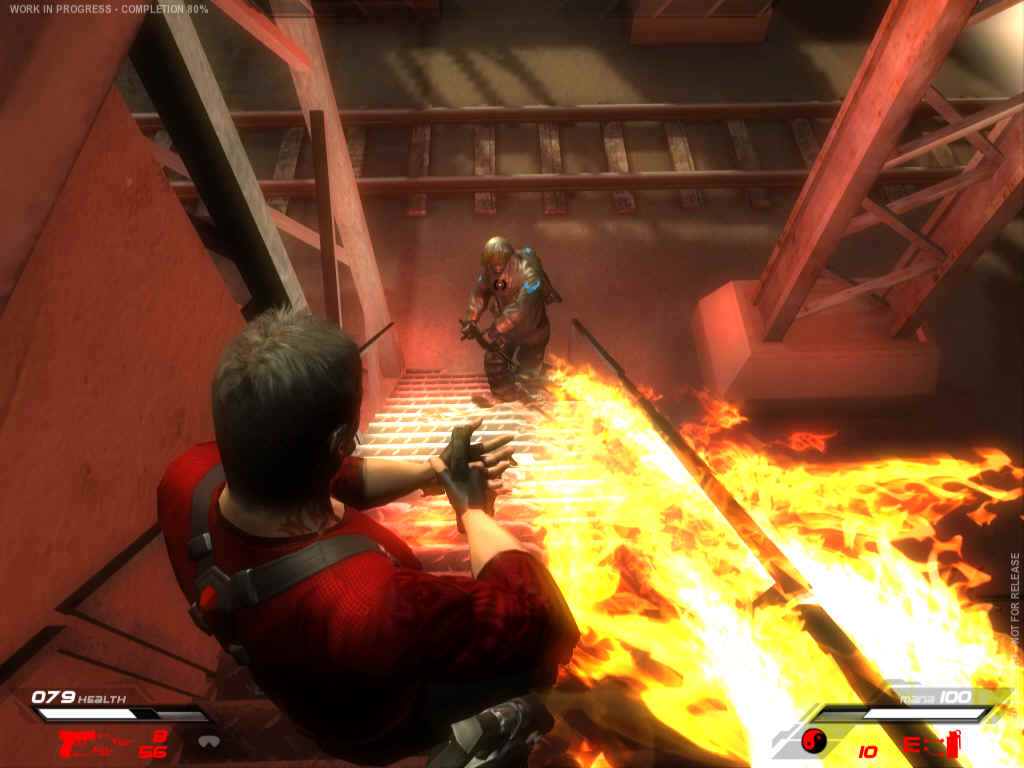
Task: Select the red grenade icon
Action: [952, 743]
